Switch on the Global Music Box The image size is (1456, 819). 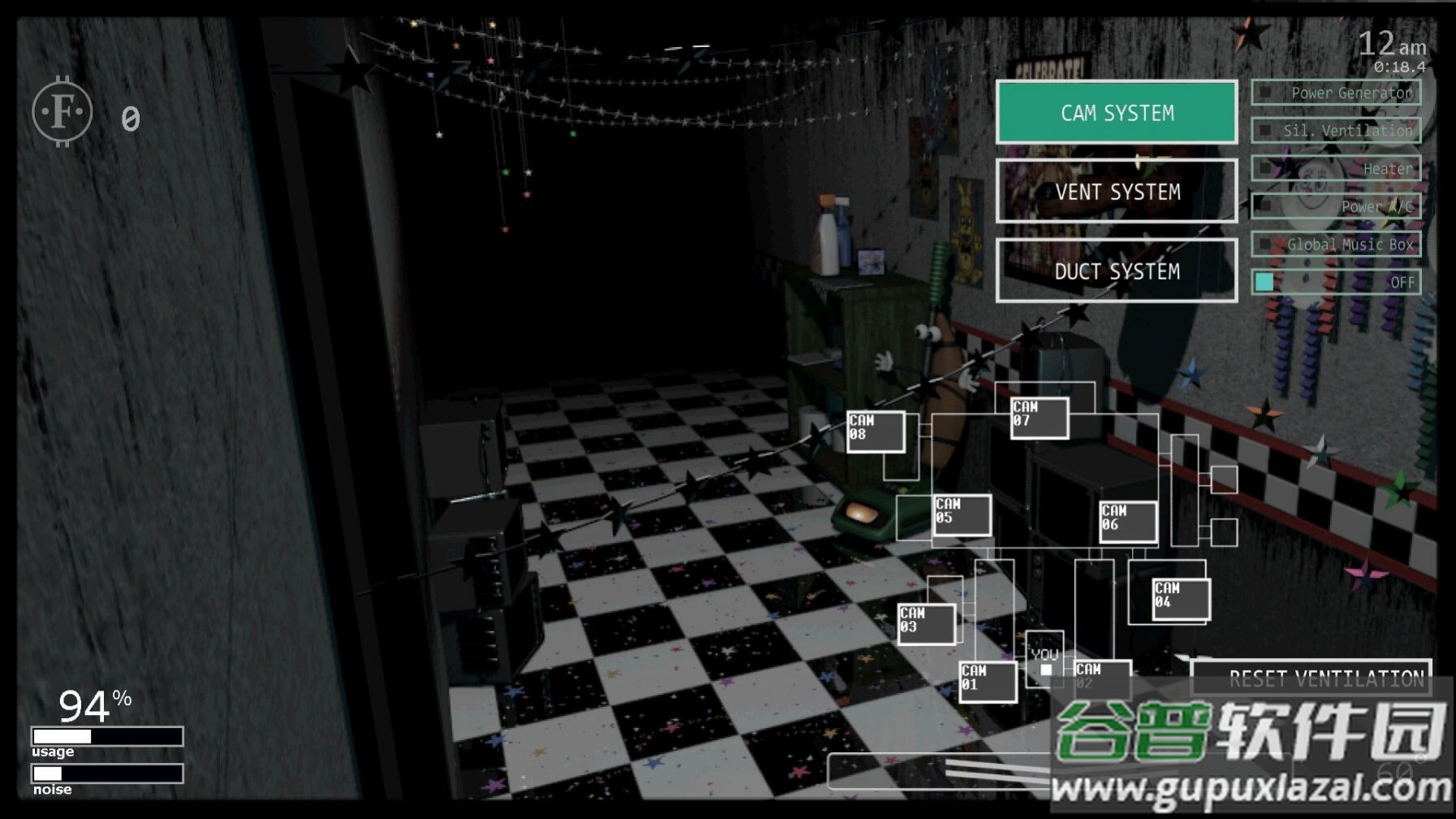click(x=1336, y=244)
